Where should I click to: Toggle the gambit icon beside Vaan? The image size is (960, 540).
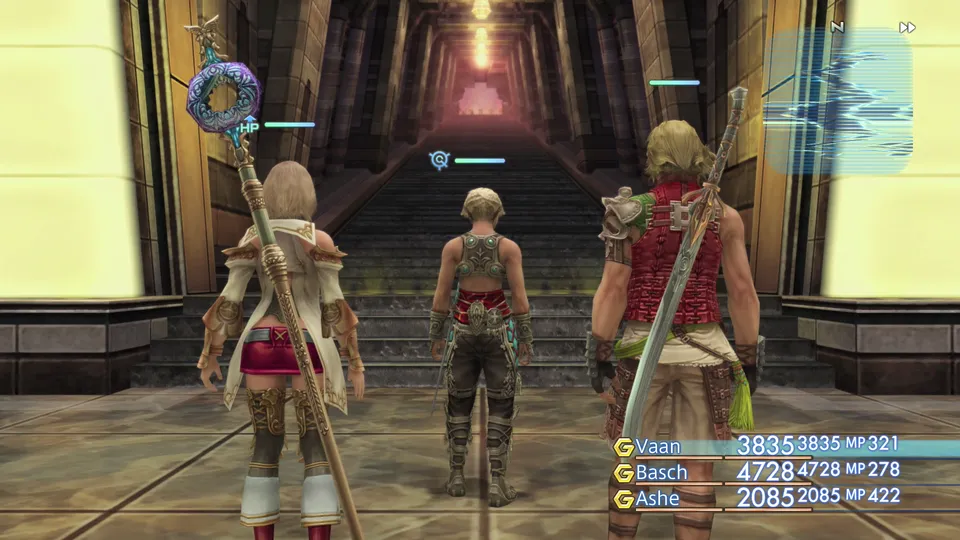pyautogui.click(x=624, y=447)
